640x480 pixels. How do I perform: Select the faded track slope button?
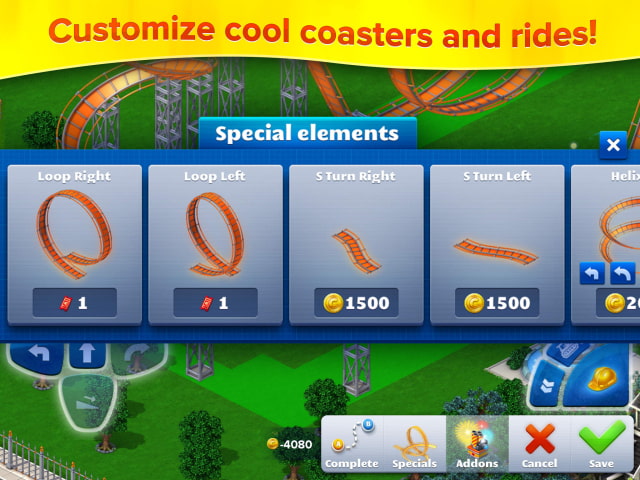point(86,402)
